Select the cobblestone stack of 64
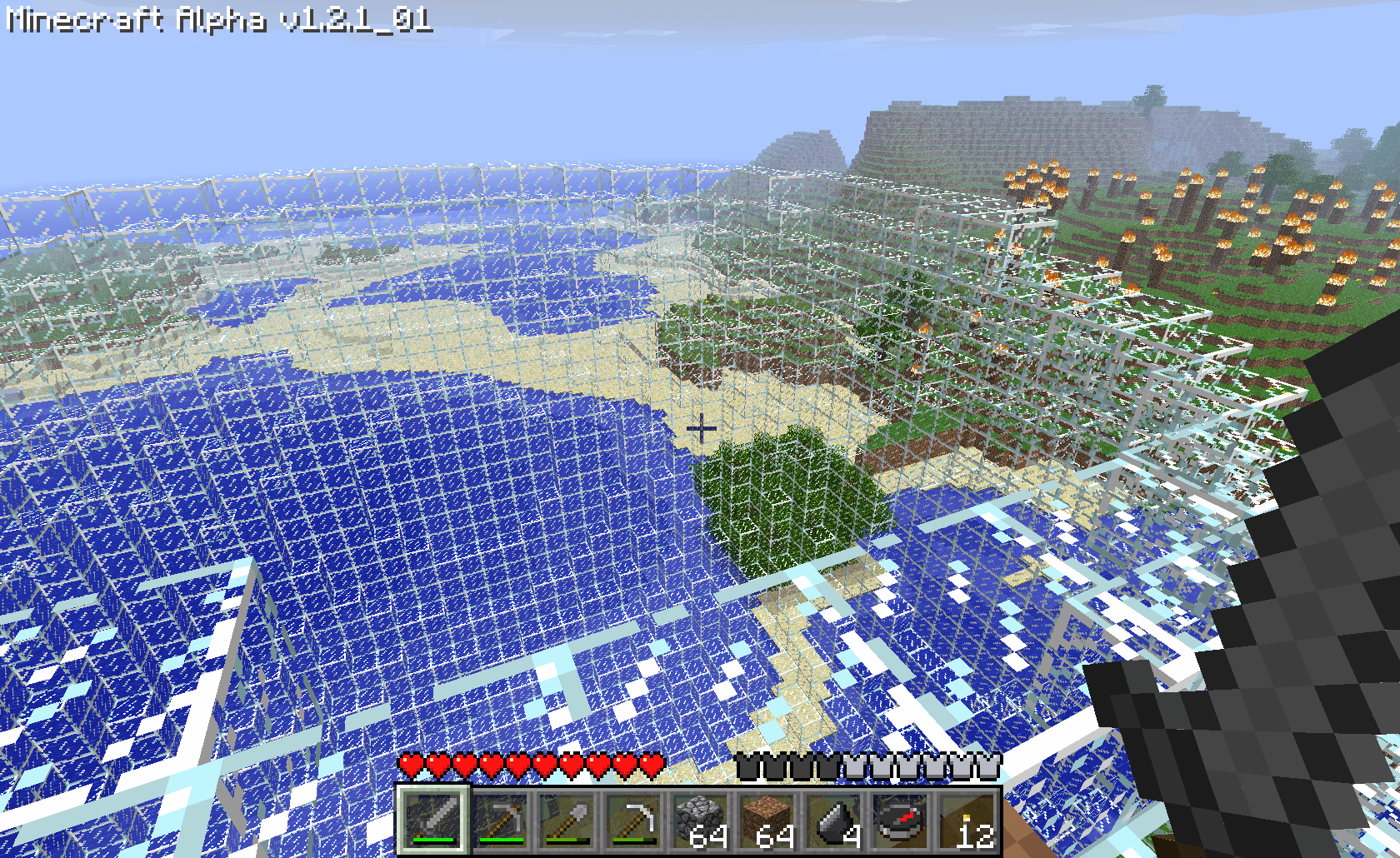 pos(699,820)
